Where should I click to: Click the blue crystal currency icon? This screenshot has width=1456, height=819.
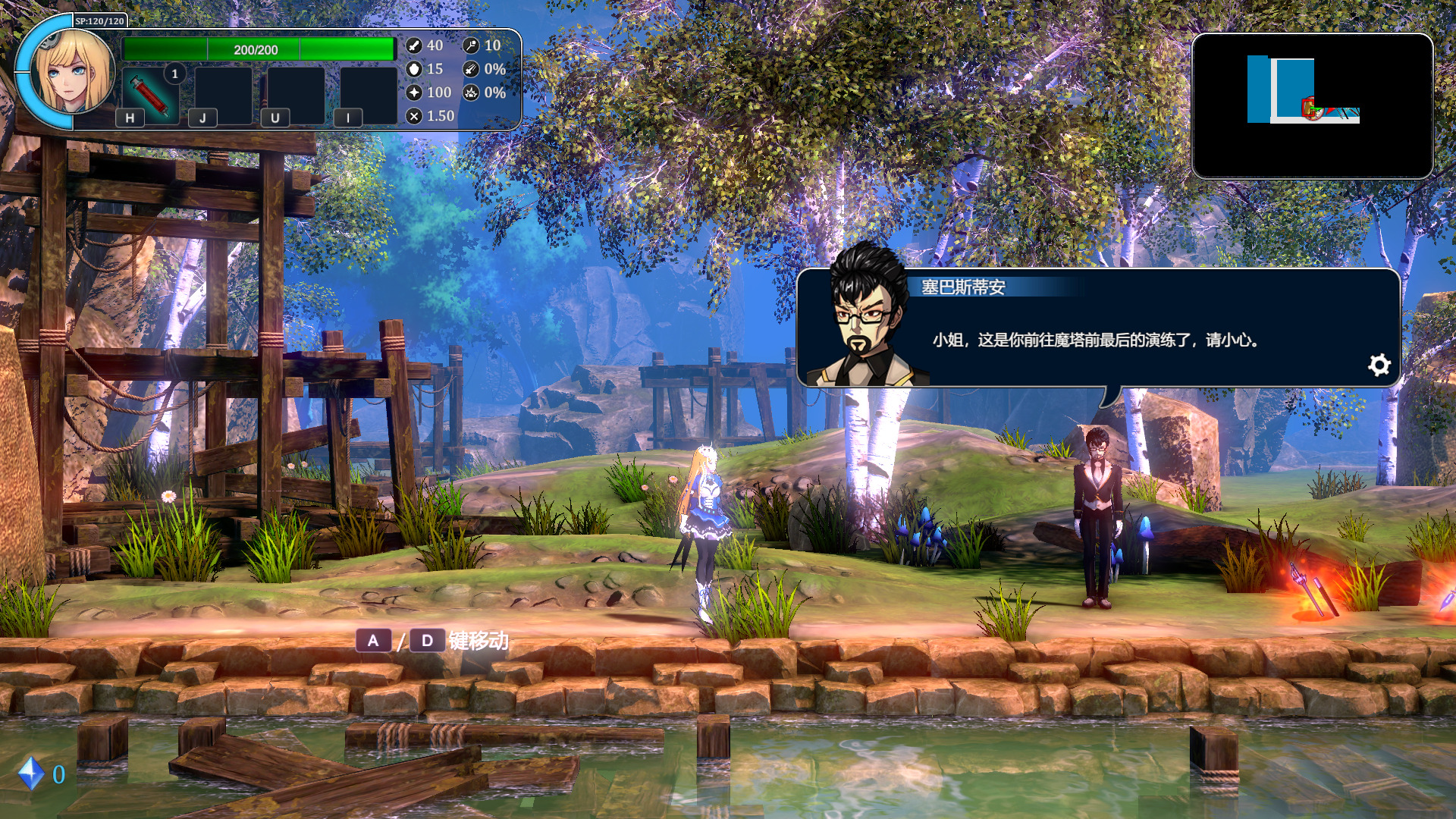(x=31, y=773)
